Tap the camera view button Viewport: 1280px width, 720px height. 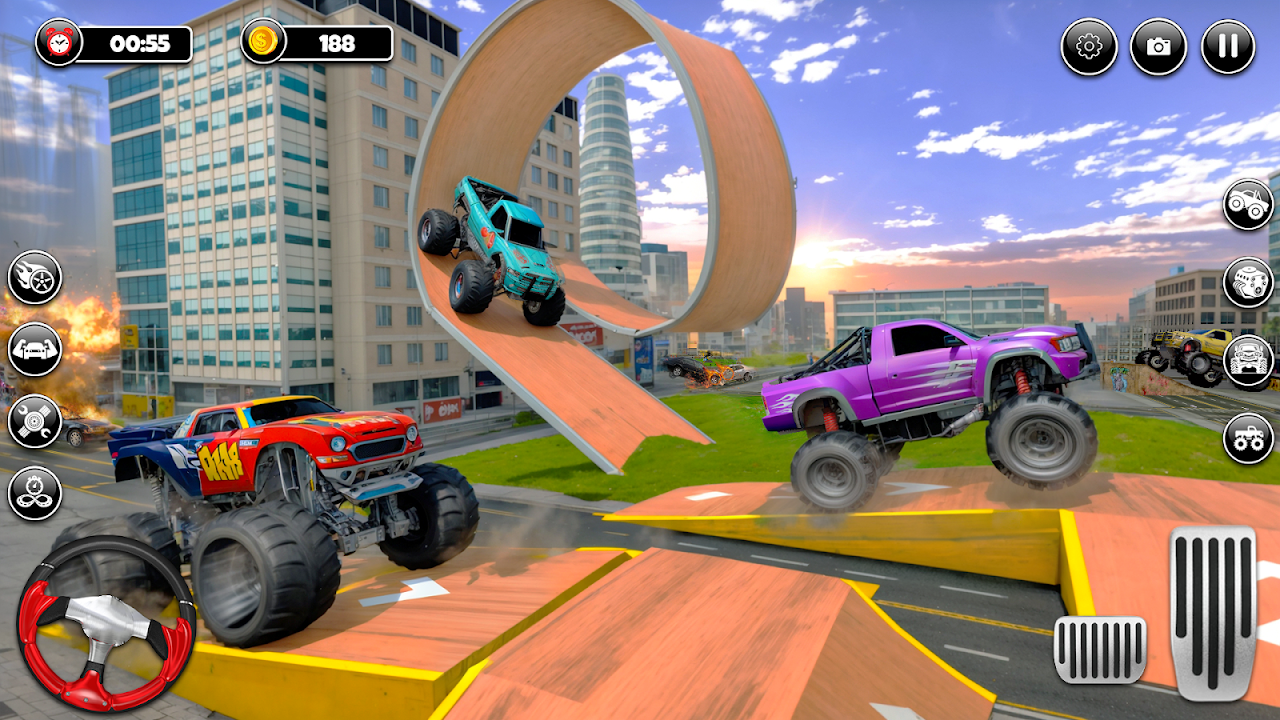click(1158, 47)
